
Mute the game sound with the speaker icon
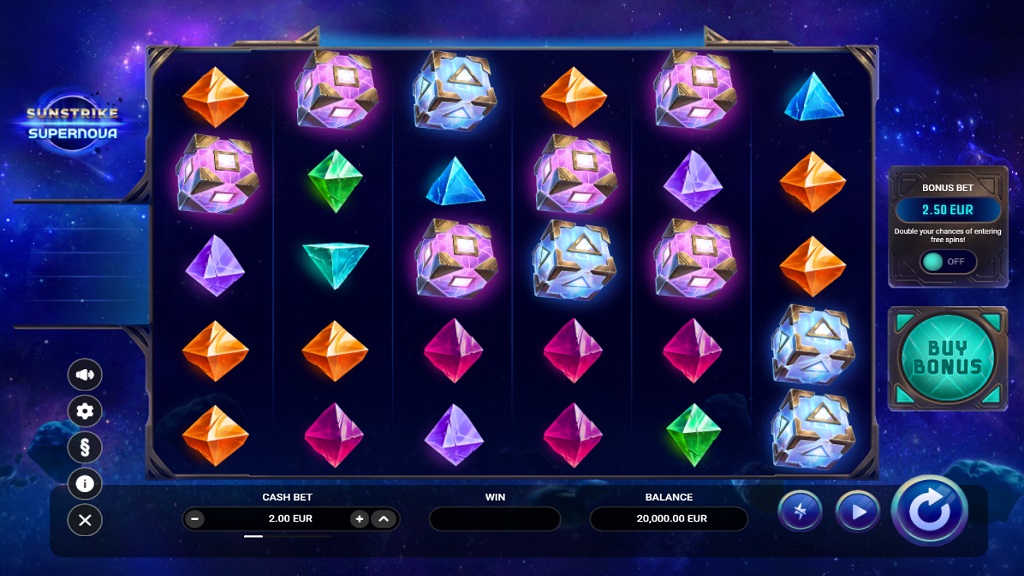pyautogui.click(x=85, y=375)
